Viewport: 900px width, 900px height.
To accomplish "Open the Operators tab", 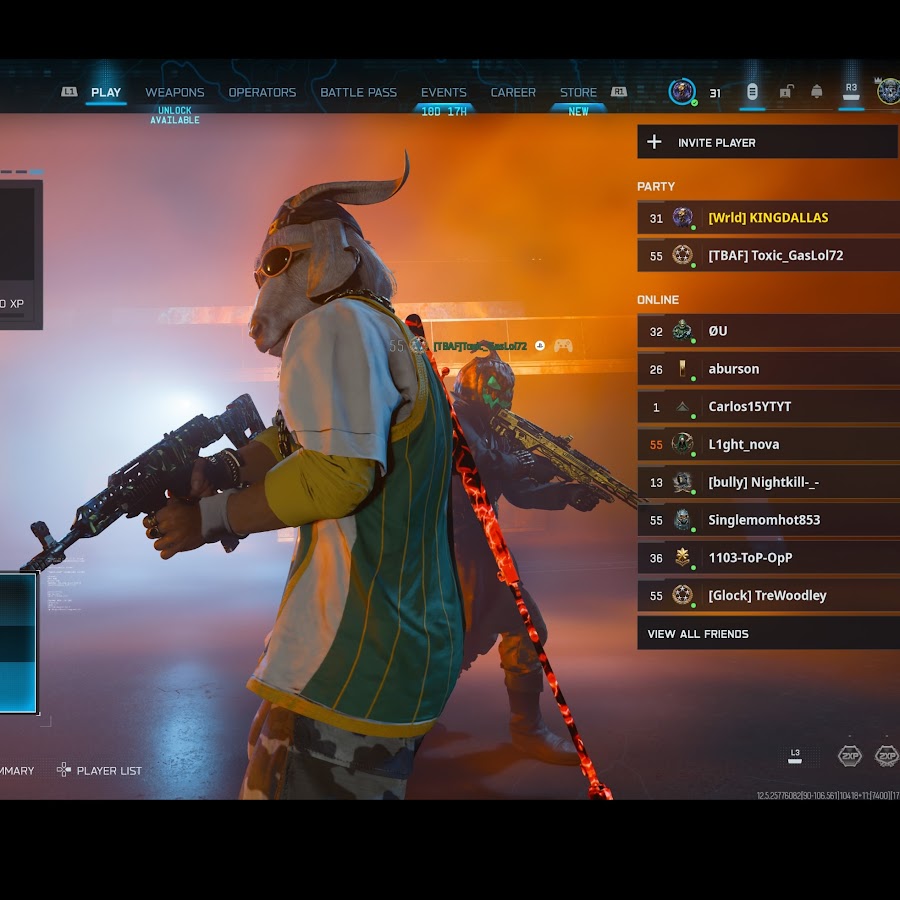I will coord(262,93).
